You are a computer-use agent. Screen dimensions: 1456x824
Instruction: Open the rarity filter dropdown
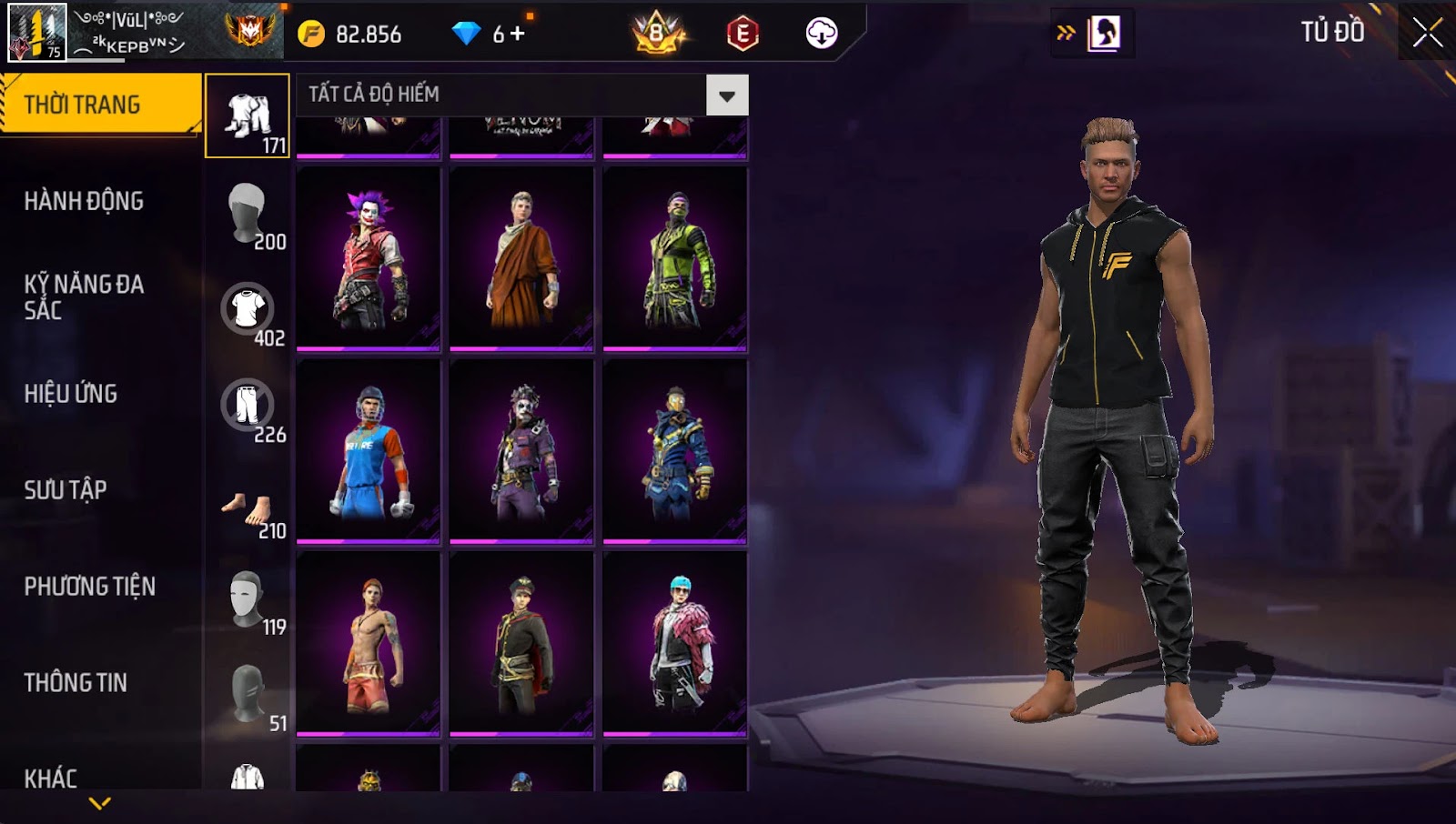tap(726, 95)
